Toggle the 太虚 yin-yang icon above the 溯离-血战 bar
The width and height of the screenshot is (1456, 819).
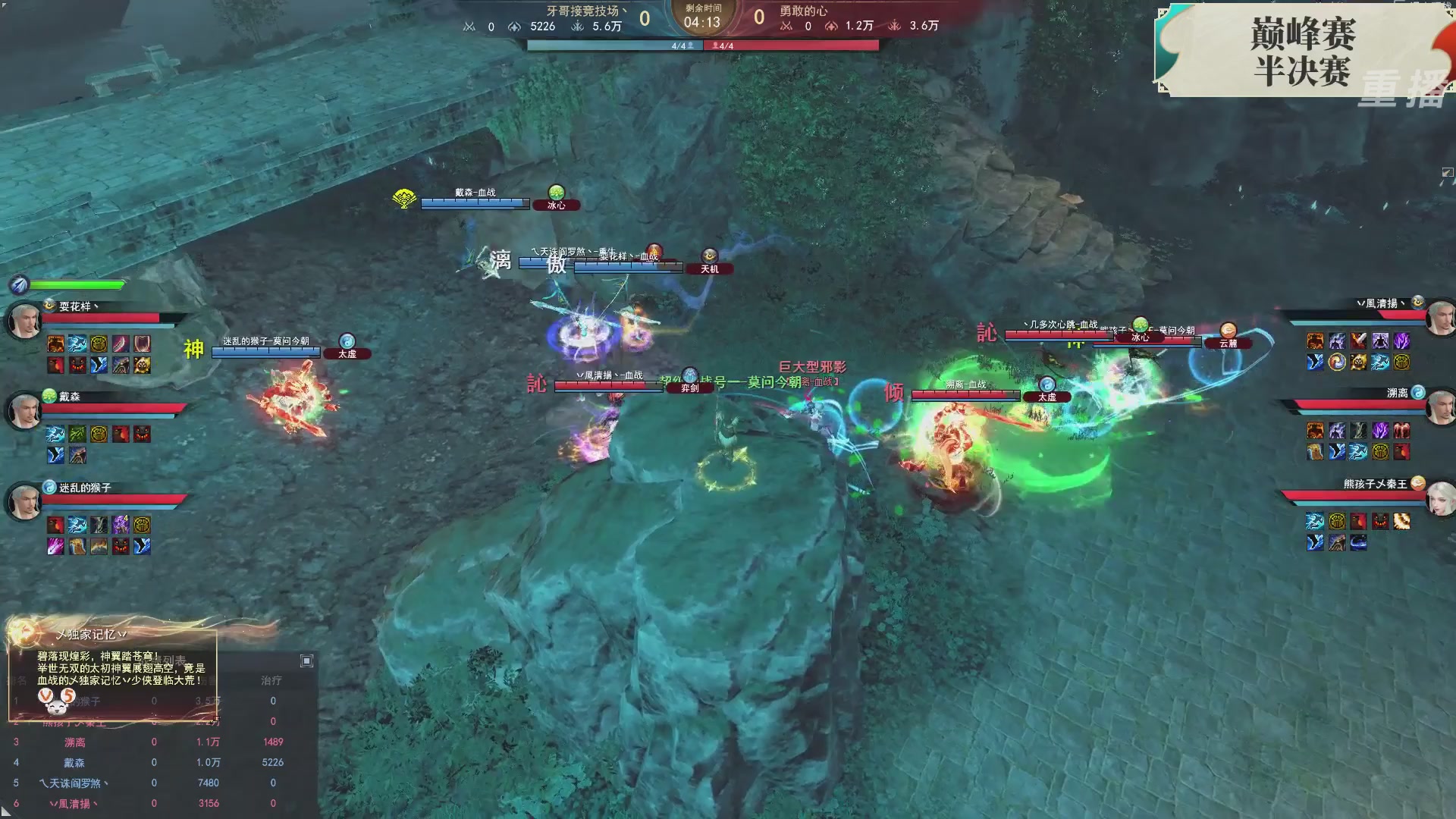click(x=1046, y=385)
